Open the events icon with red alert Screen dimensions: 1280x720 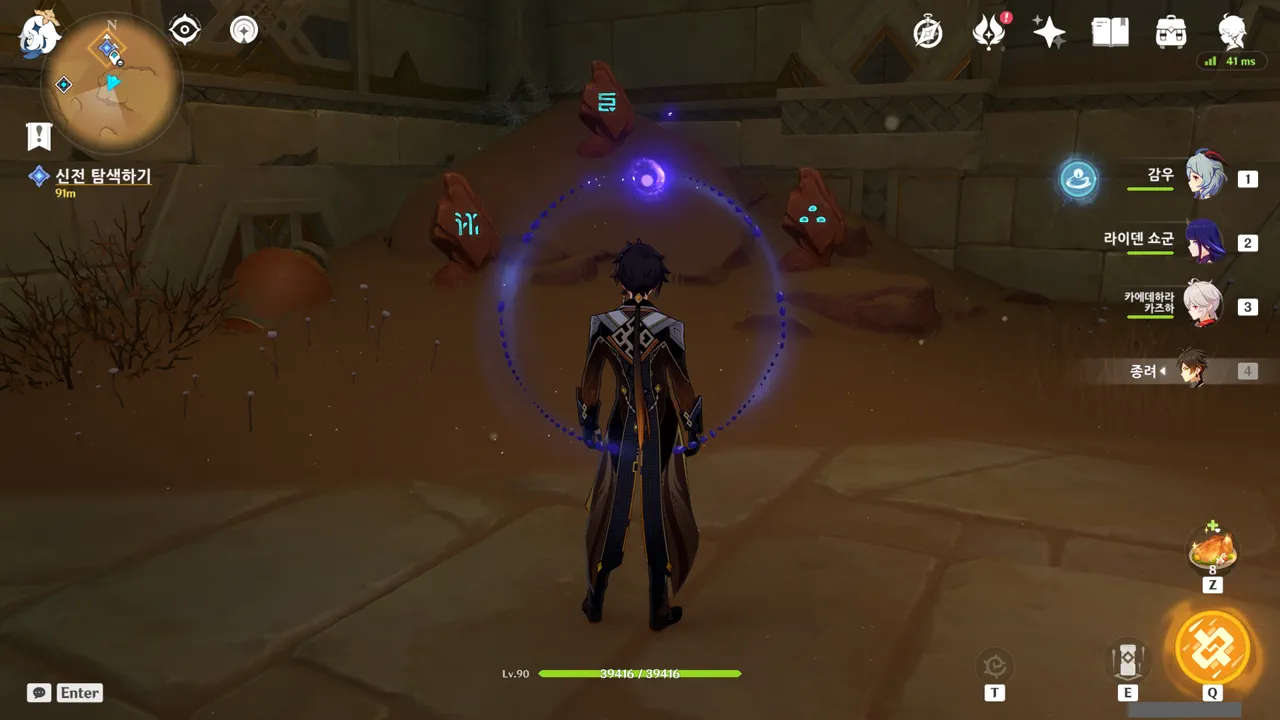click(989, 32)
